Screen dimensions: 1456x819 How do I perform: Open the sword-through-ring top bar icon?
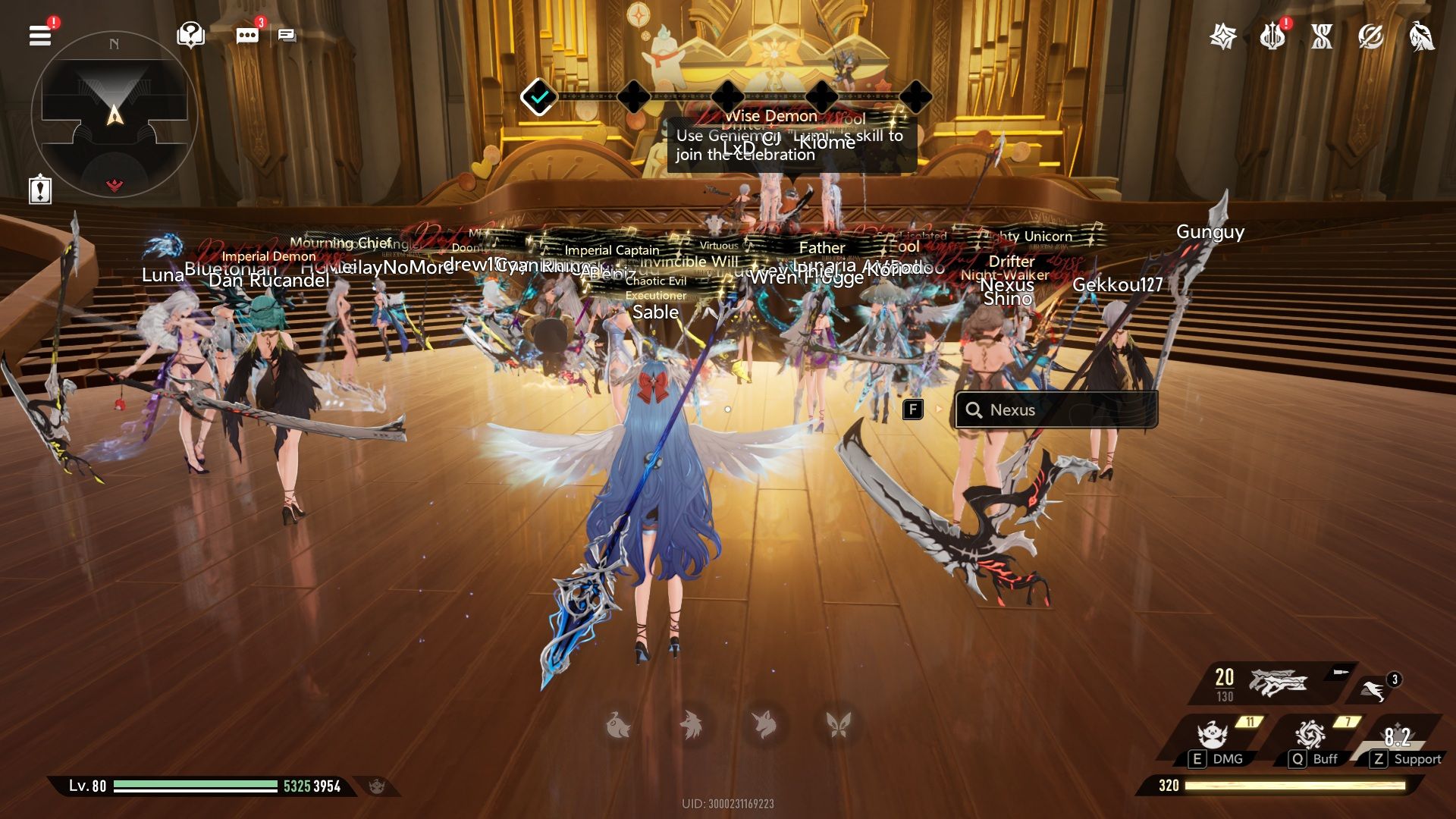(1371, 36)
